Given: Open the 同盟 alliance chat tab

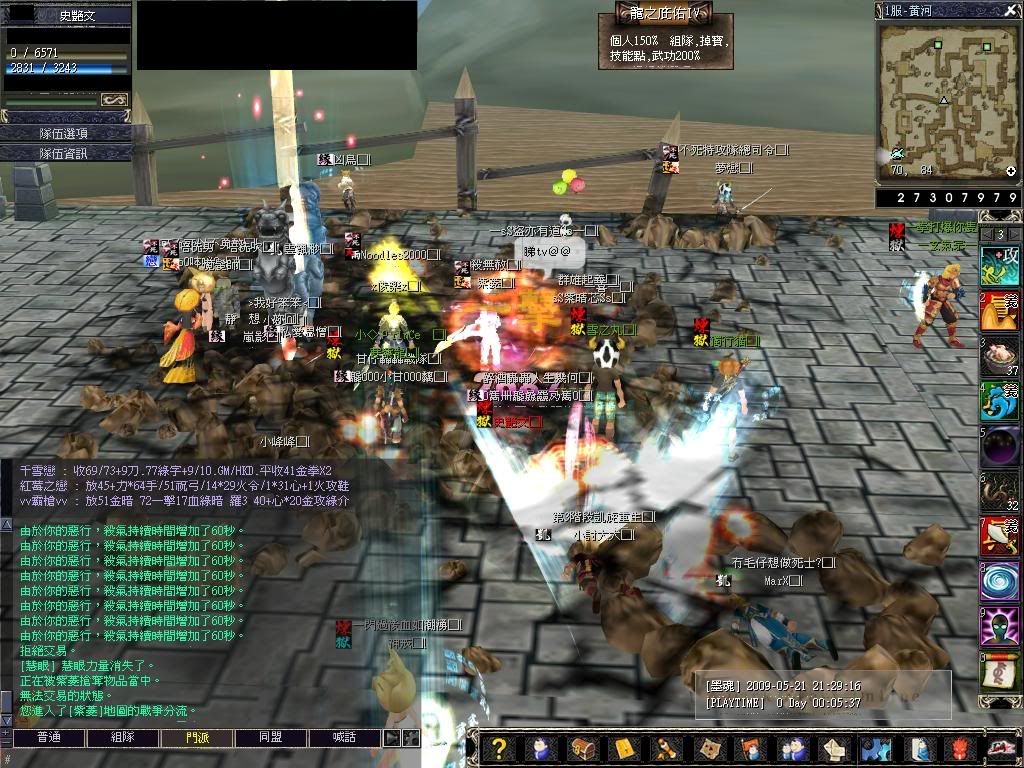Looking at the screenshot, I should [x=271, y=737].
